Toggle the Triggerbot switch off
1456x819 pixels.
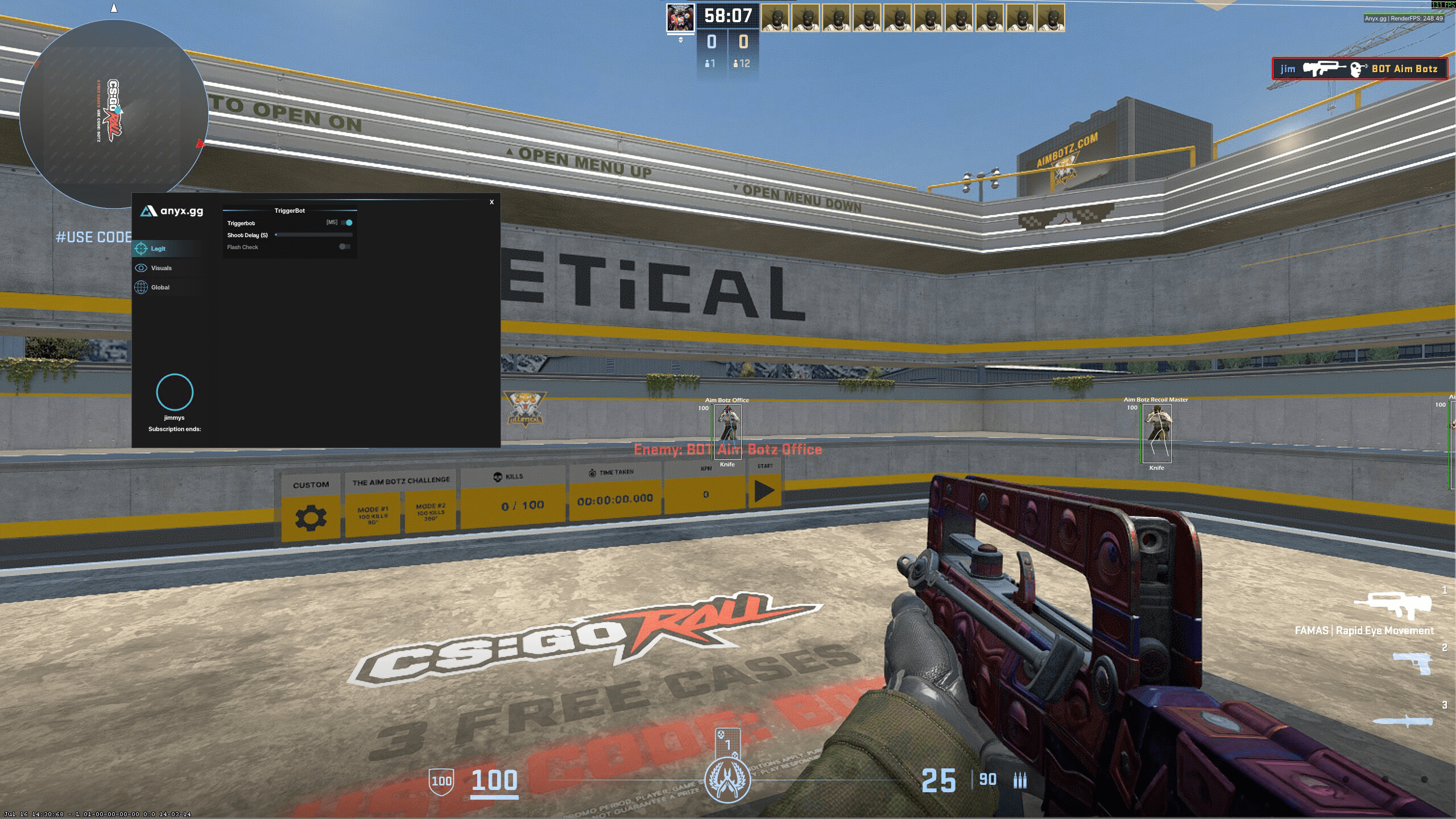(x=347, y=223)
